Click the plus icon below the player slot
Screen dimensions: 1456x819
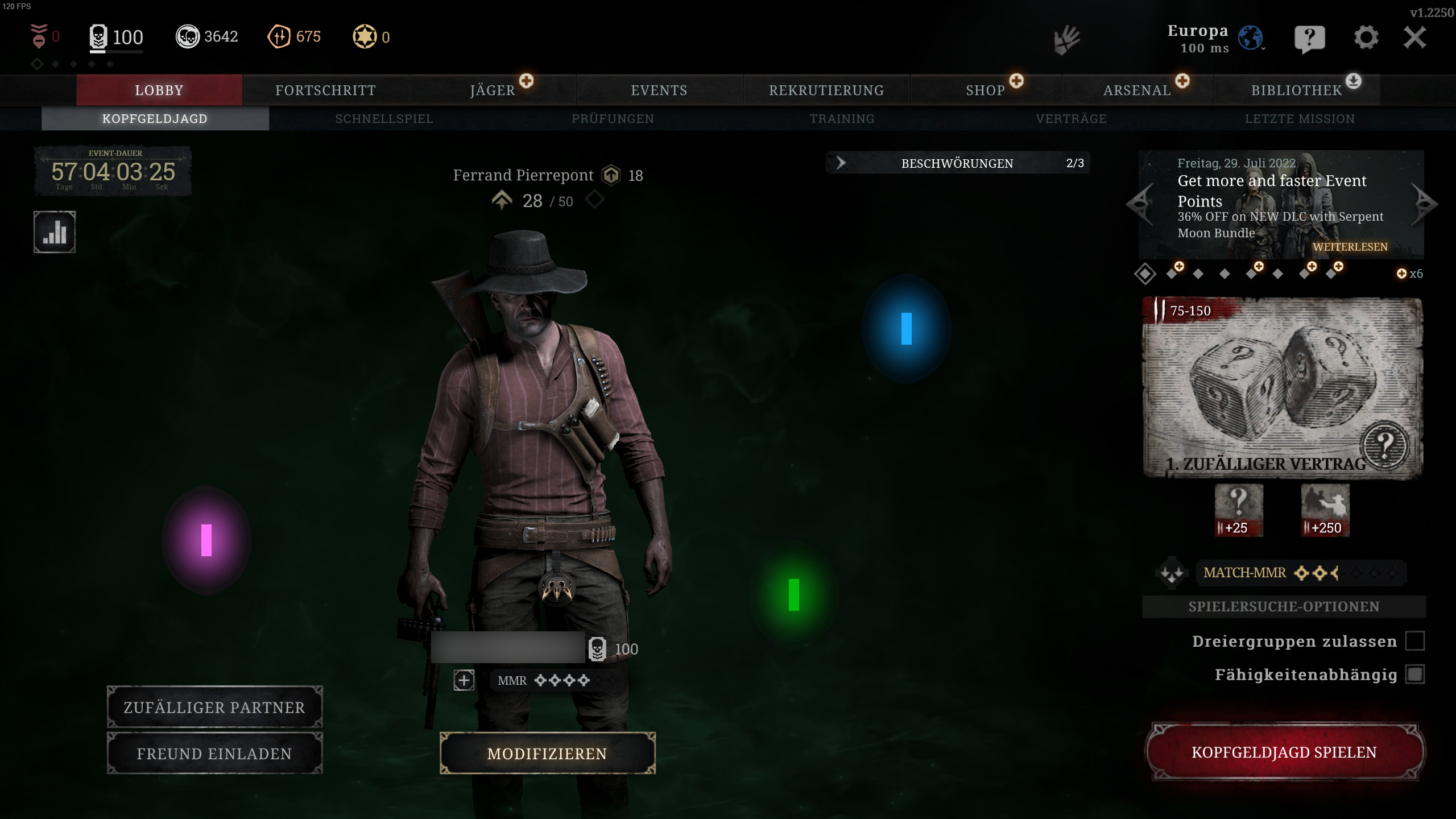pyautogui.click(x=464, y=680)
